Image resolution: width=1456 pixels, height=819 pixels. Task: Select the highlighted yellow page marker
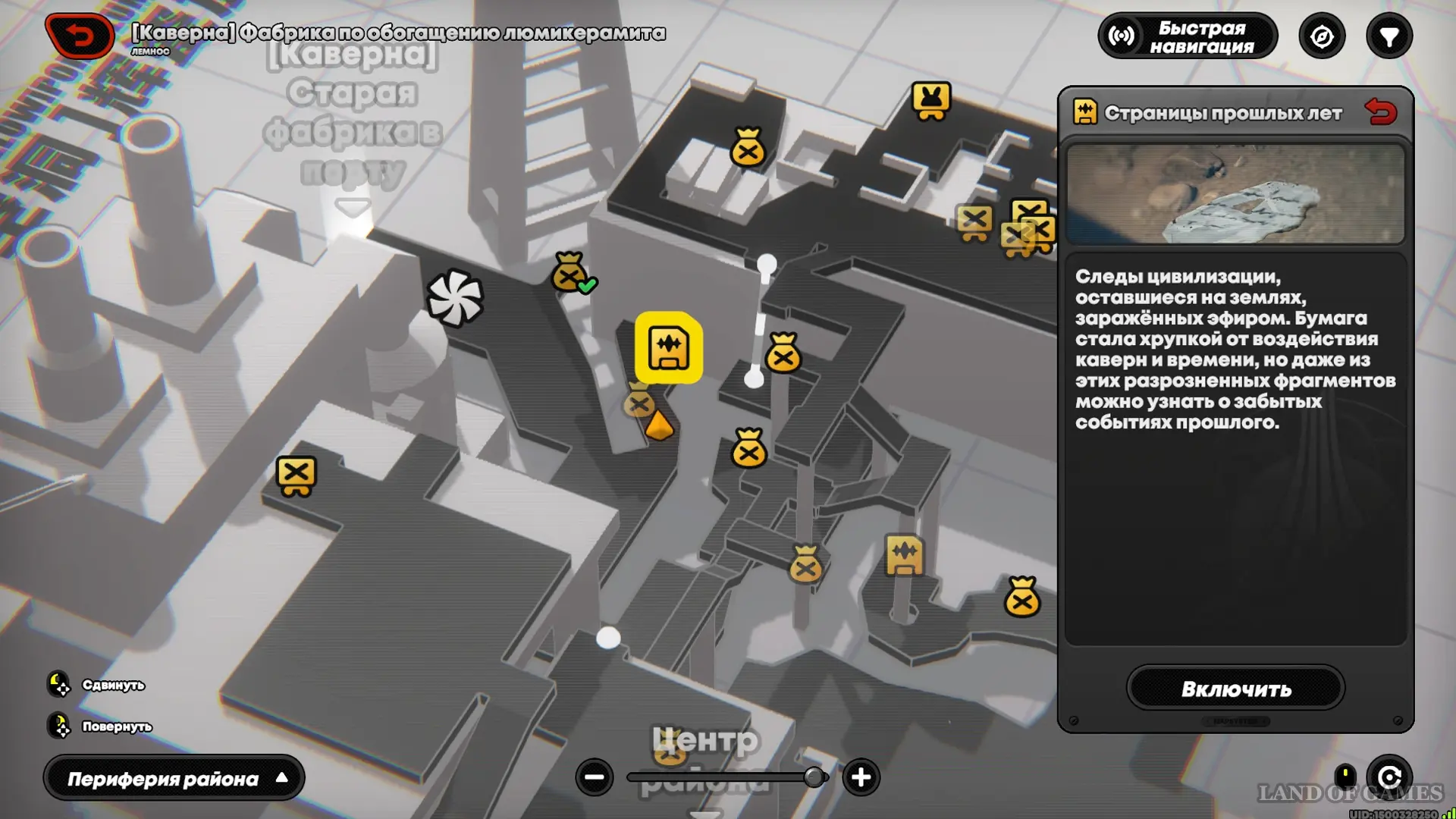point(668,348)
